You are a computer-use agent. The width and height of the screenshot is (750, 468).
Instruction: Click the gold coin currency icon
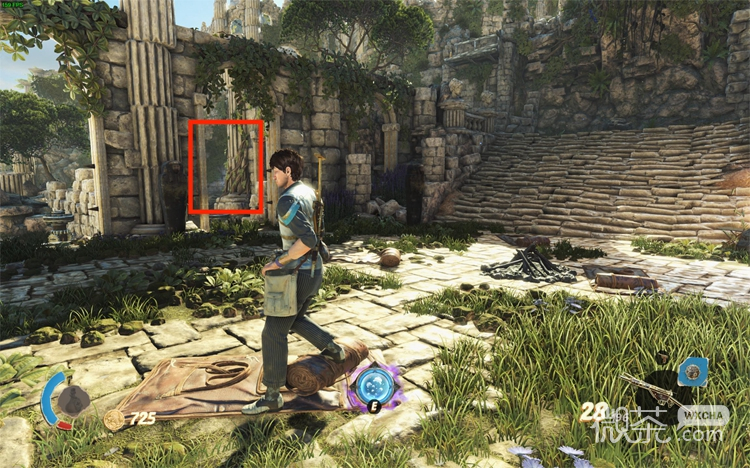114,419
